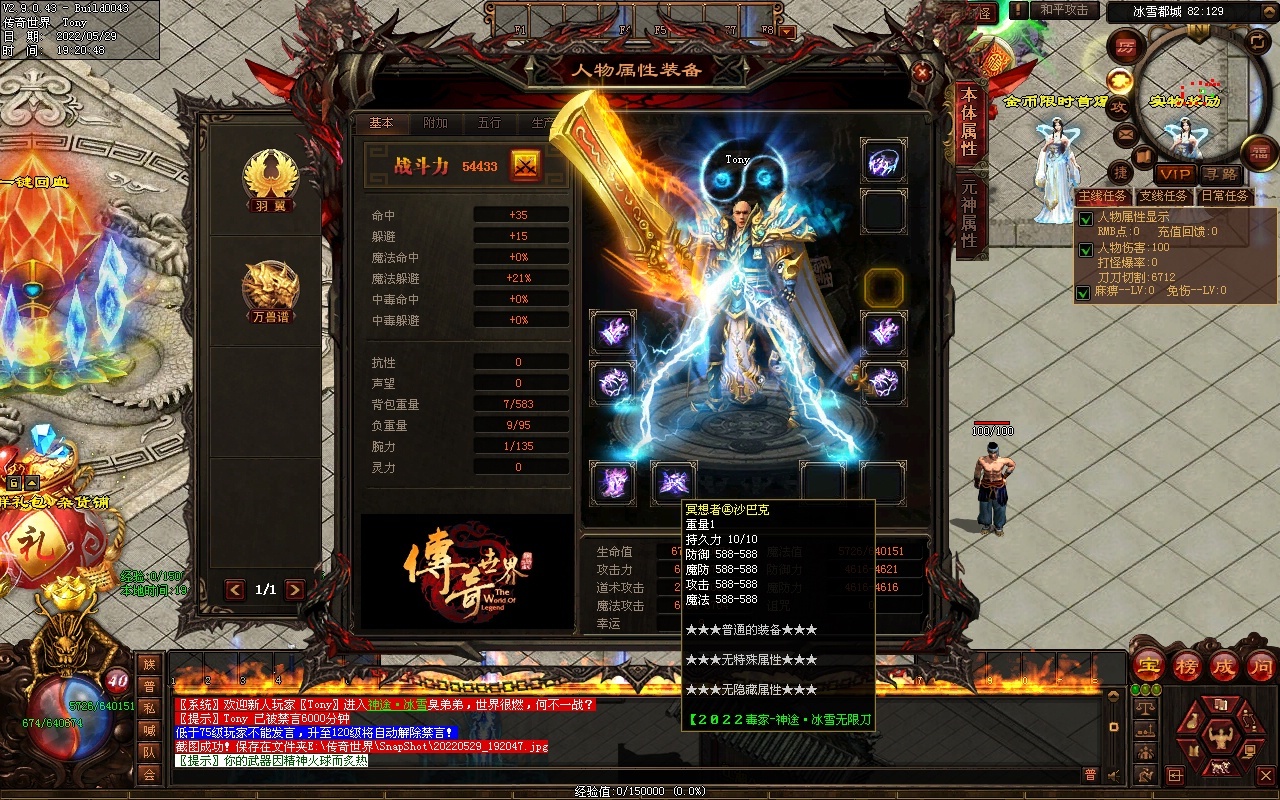This screenshot has height=800, width=1280.
Task: Show the 支线任务 side quests
Action: tap(1163, 196)
